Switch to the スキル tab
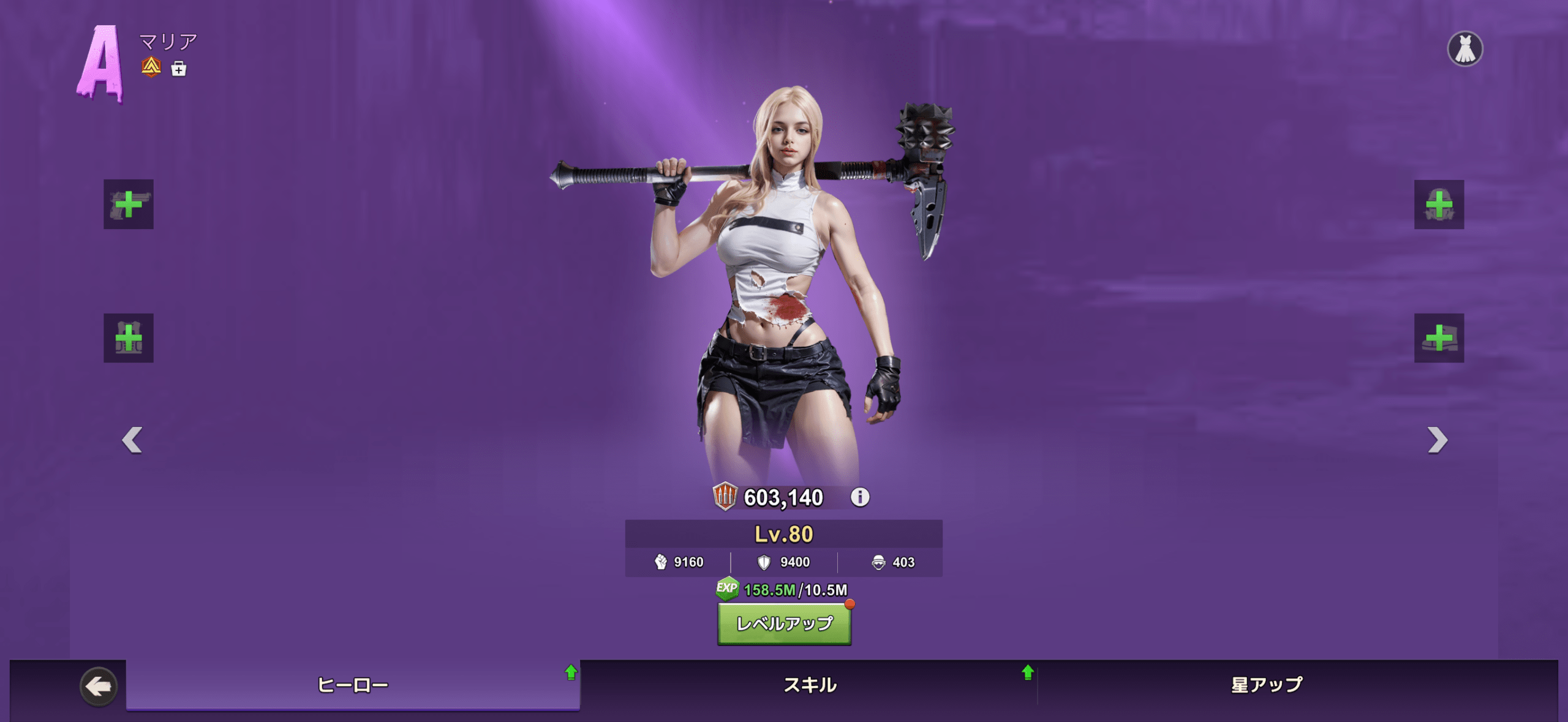 point(810,685)
